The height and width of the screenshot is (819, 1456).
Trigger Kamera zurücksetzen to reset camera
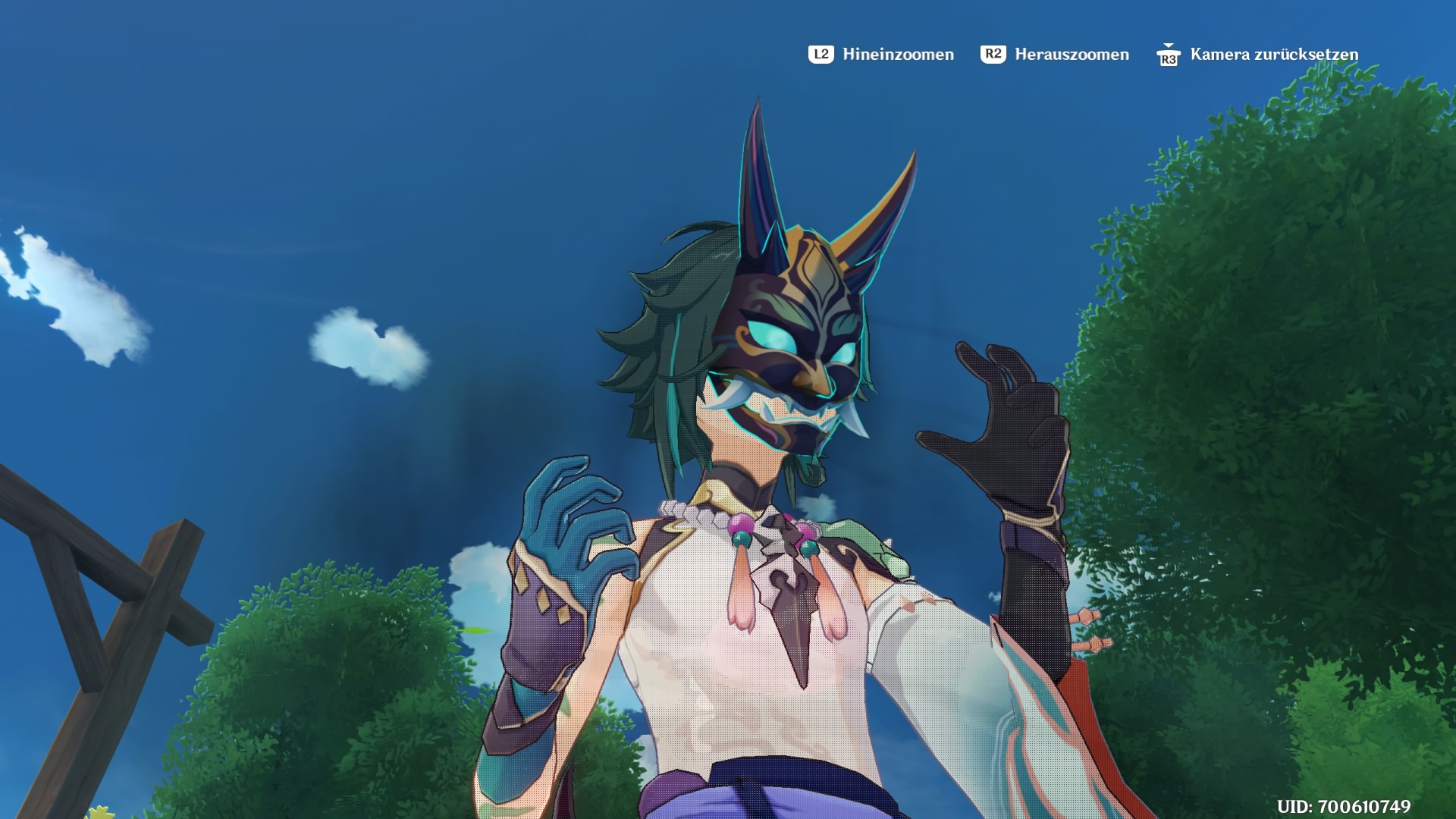[1274, 54]
